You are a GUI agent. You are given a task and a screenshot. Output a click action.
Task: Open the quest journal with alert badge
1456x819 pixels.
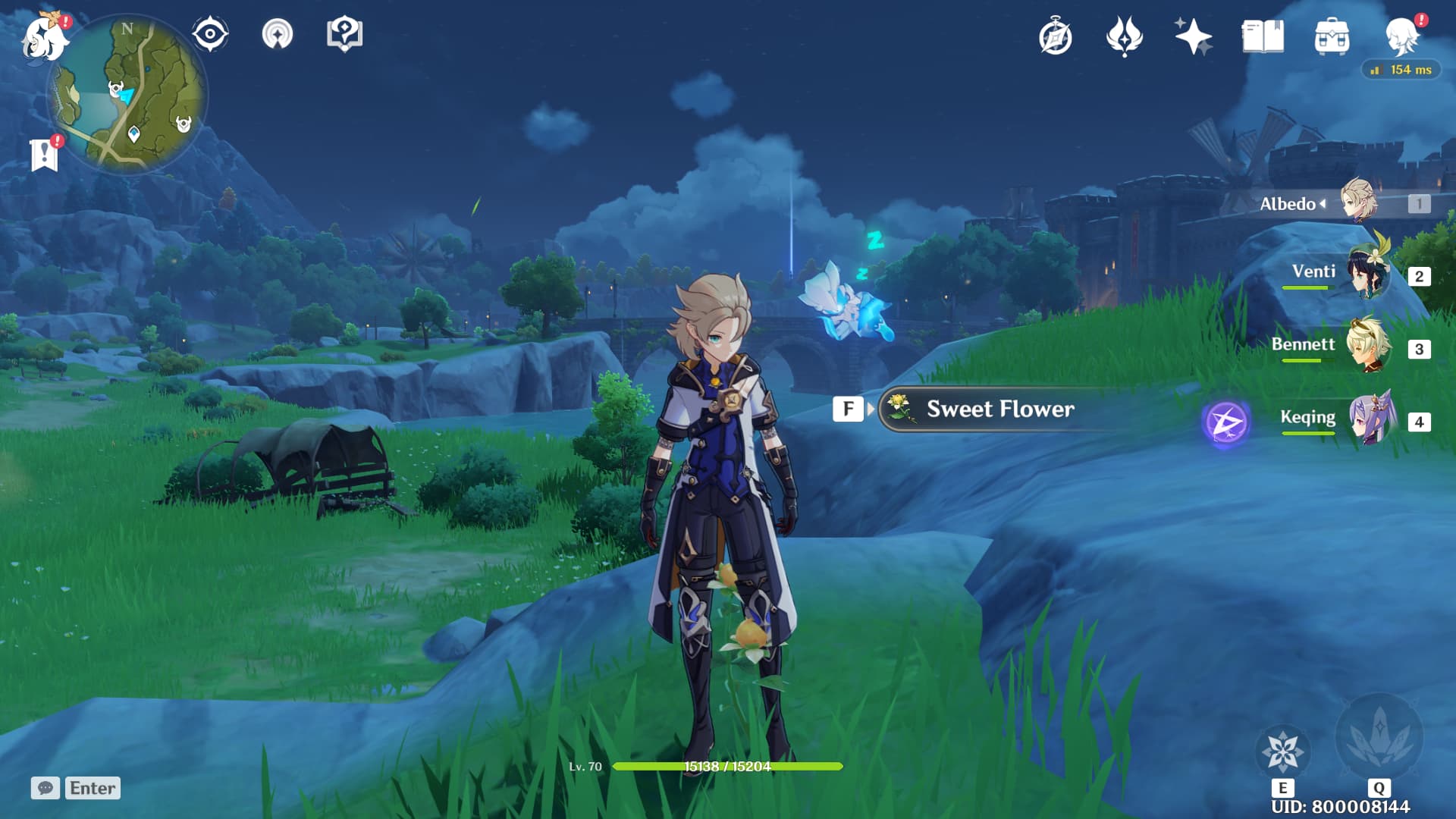pyautogui.click(x=45, y=152)
